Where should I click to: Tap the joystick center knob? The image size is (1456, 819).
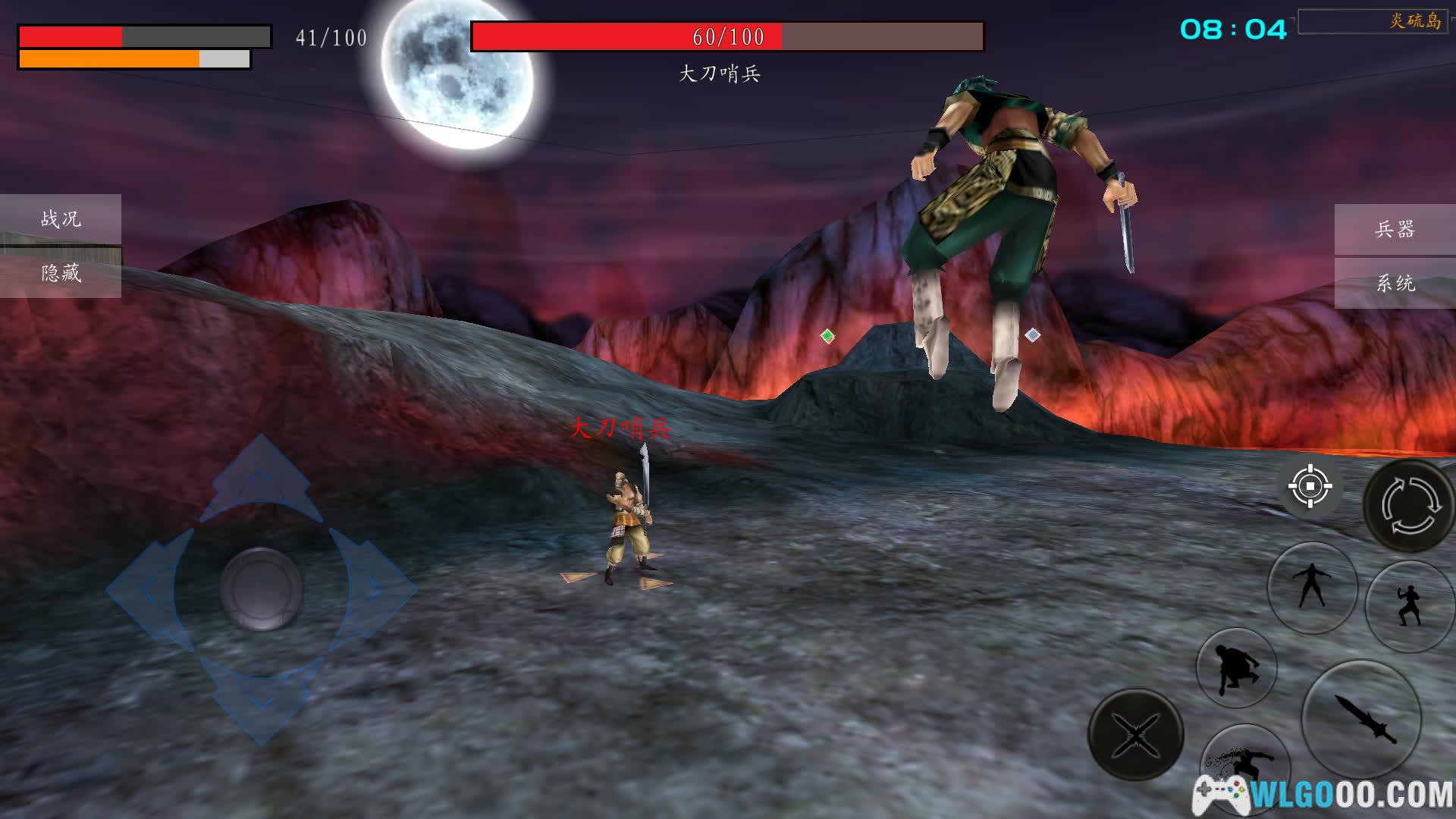pyautogui.click(x=261, y=589)
